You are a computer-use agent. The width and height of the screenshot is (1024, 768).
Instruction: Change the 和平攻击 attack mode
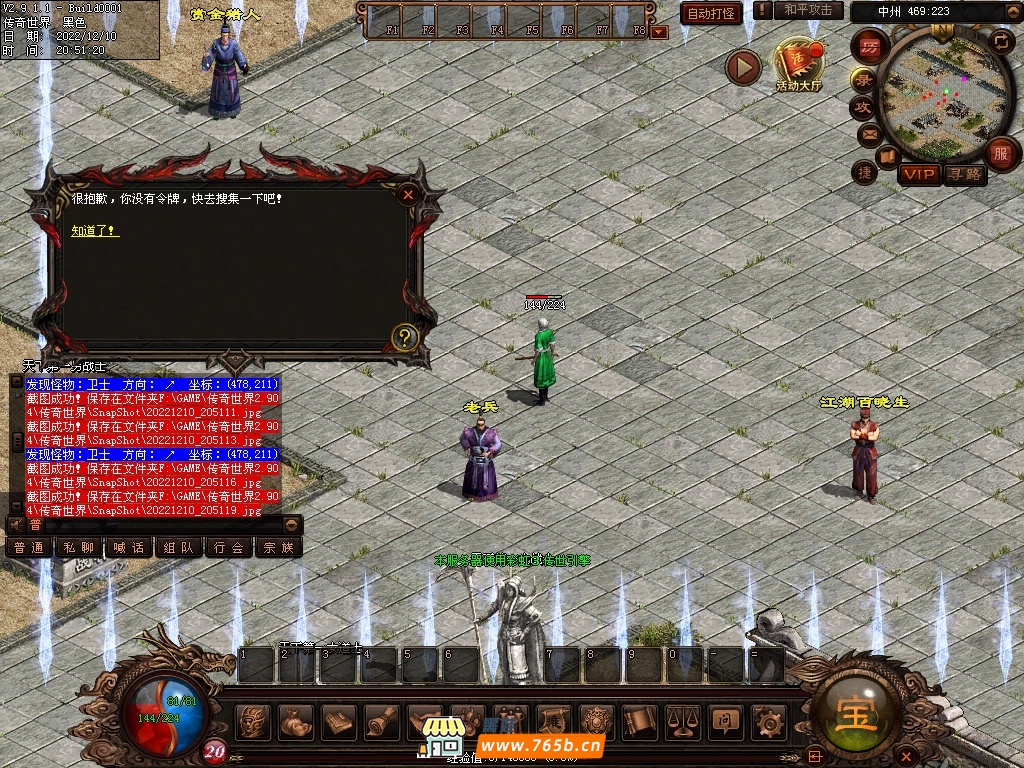(x=808, y=10)
